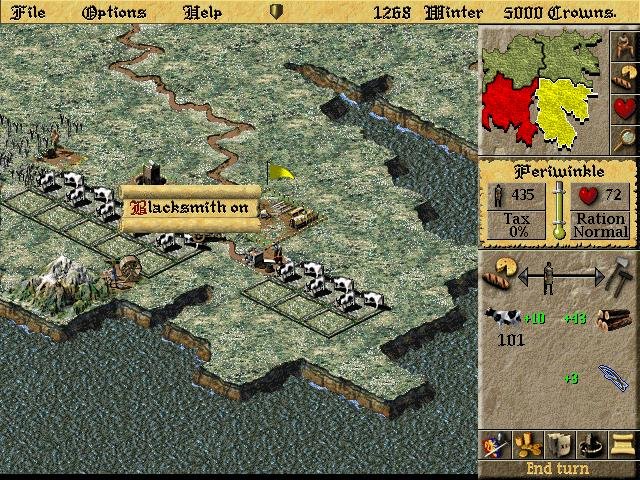End the current turn

coord(558,469)
